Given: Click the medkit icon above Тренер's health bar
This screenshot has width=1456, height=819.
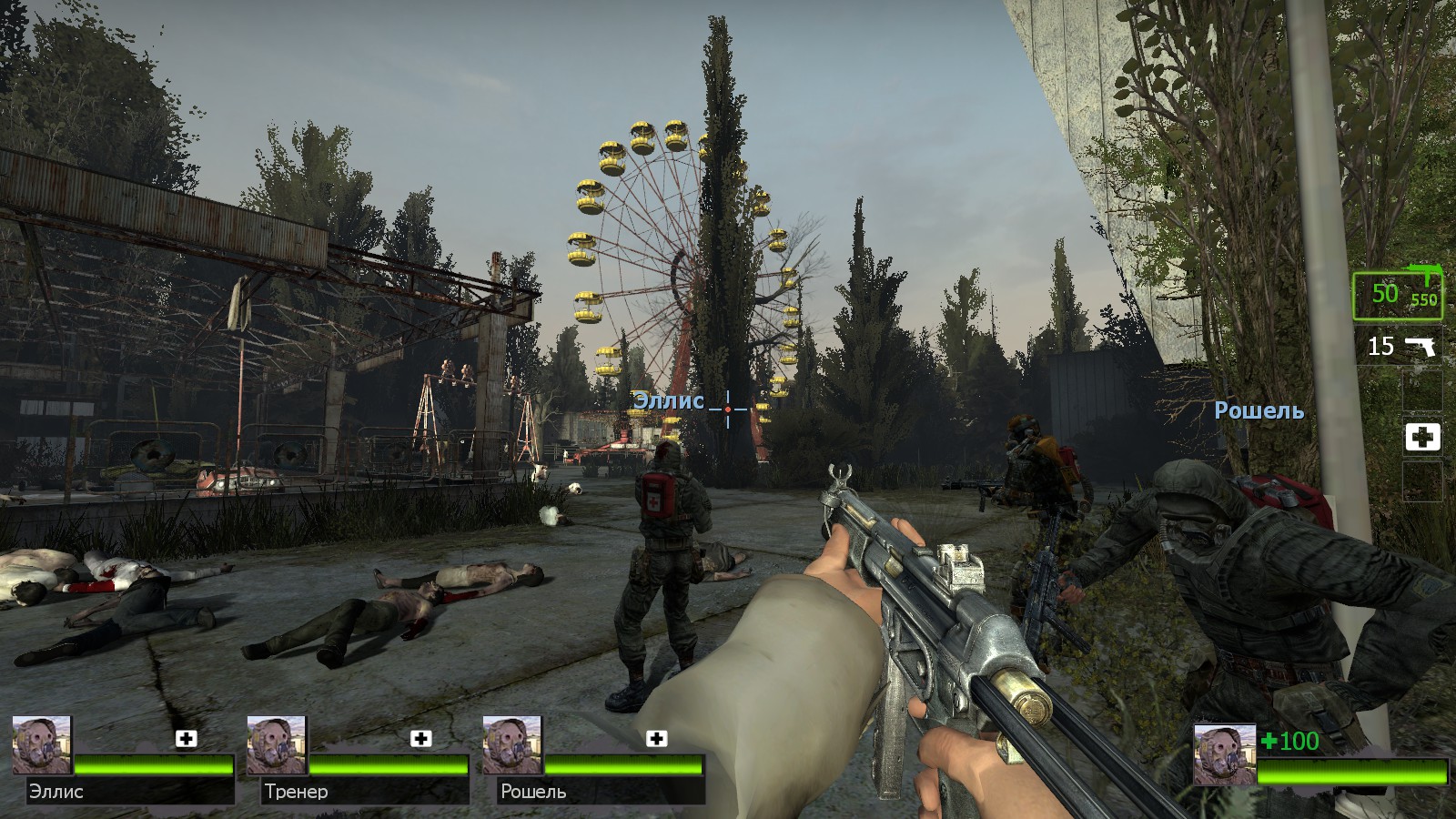Looking at the screenshot, I should 421,738.
